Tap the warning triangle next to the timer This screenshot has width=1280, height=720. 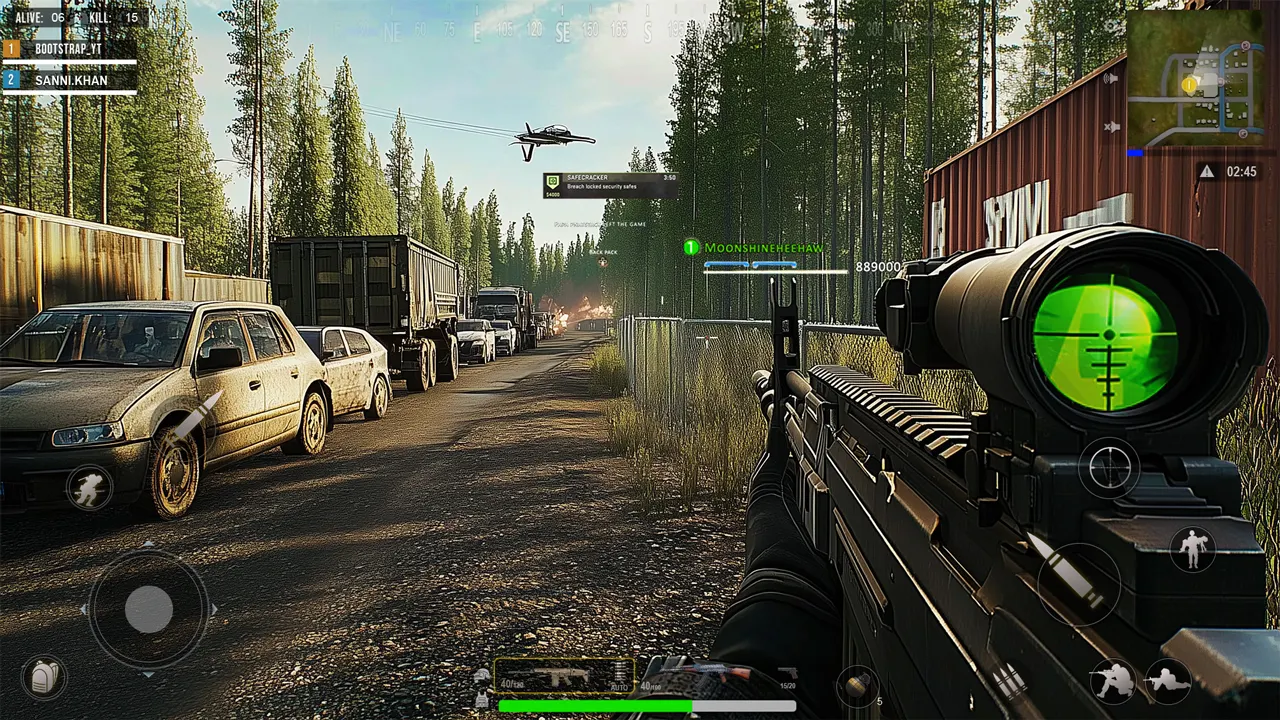tap(1207, 172)
